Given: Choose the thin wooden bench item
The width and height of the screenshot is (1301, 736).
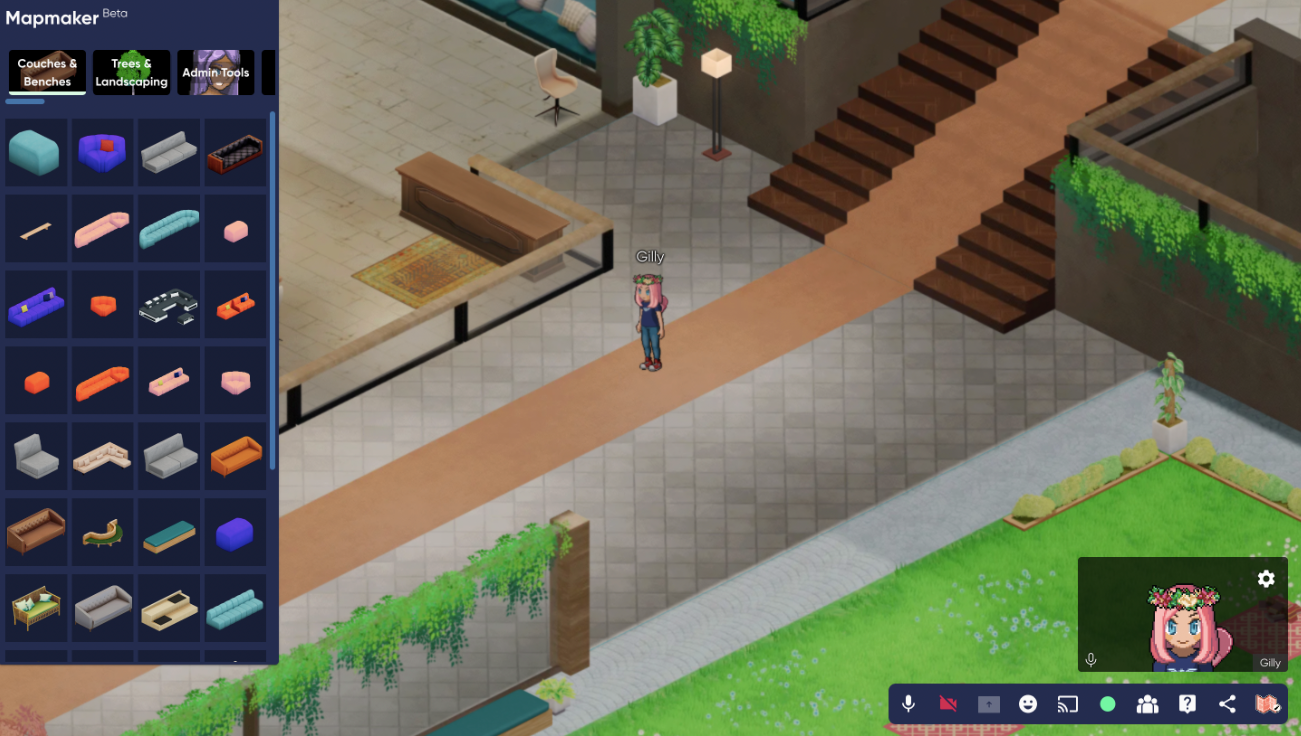Looking at the screenshot, I should [x=36, y=230].
